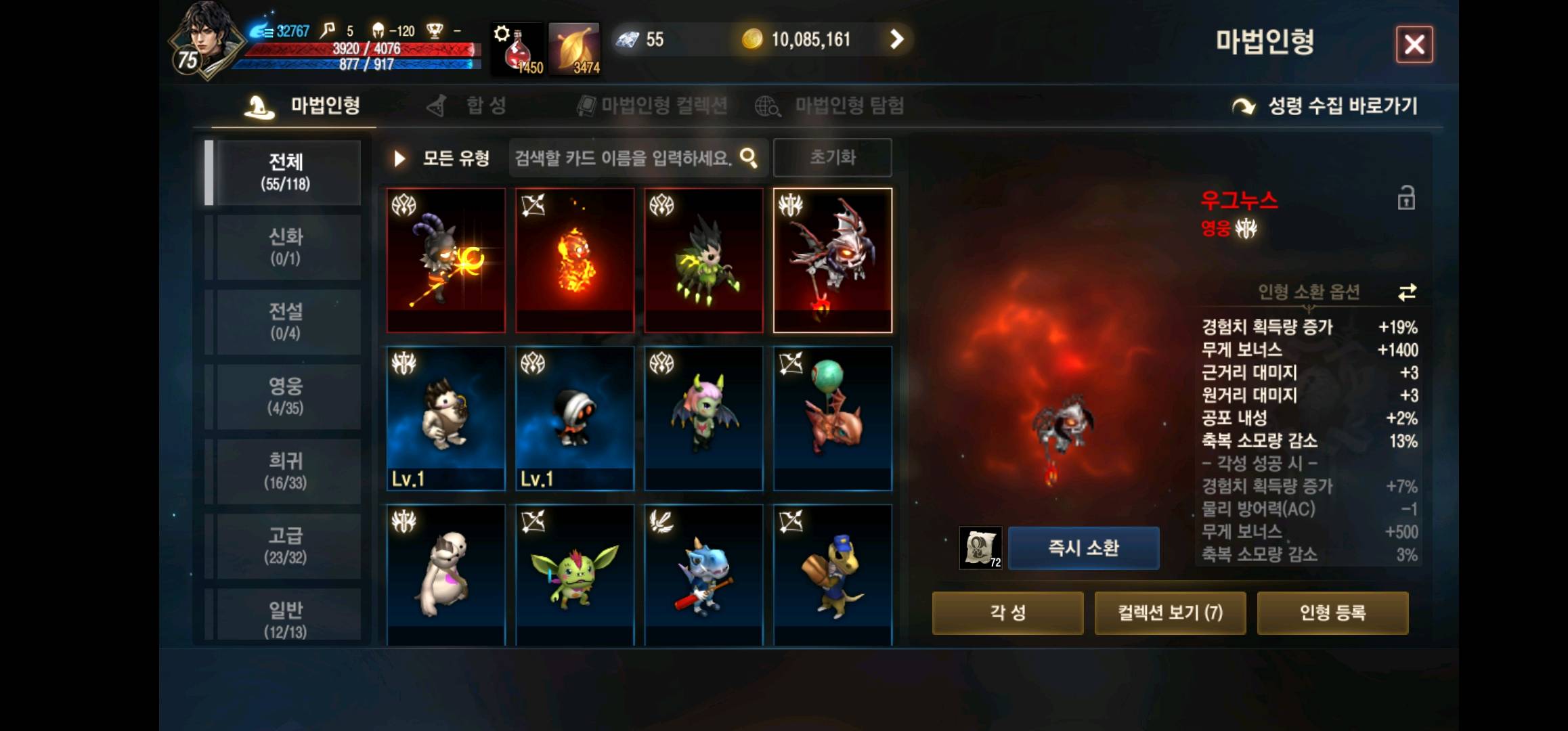1568x731 pixels.
Task: Expand the filter panel using the triangle arrow
Action: point(399,157)
